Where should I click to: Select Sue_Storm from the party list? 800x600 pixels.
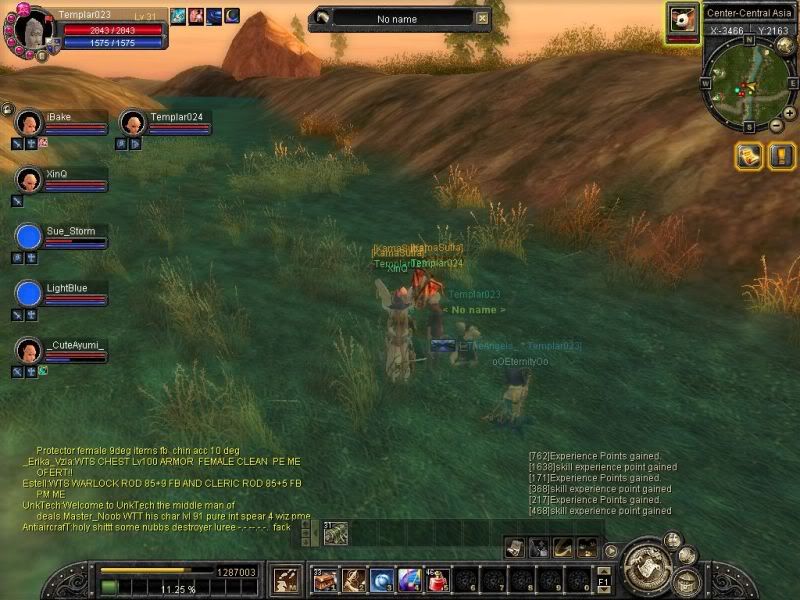pyautogui.click(x=28, y=237)
